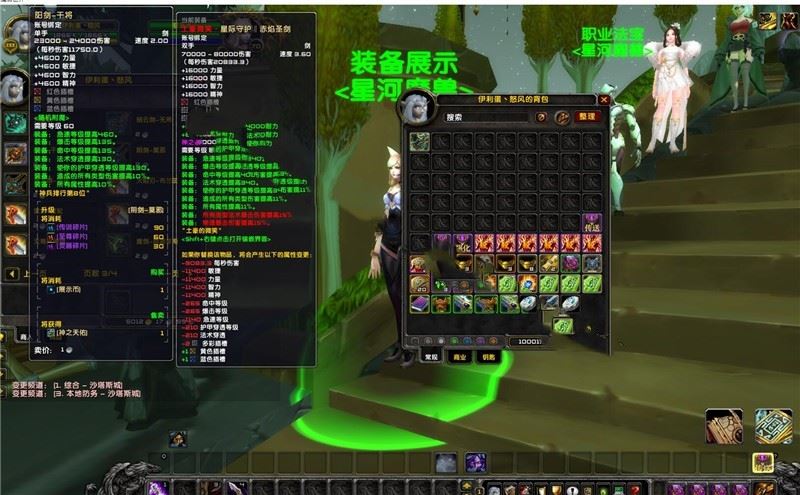Activate the scroll-and-bag button above the action bar

724,427
